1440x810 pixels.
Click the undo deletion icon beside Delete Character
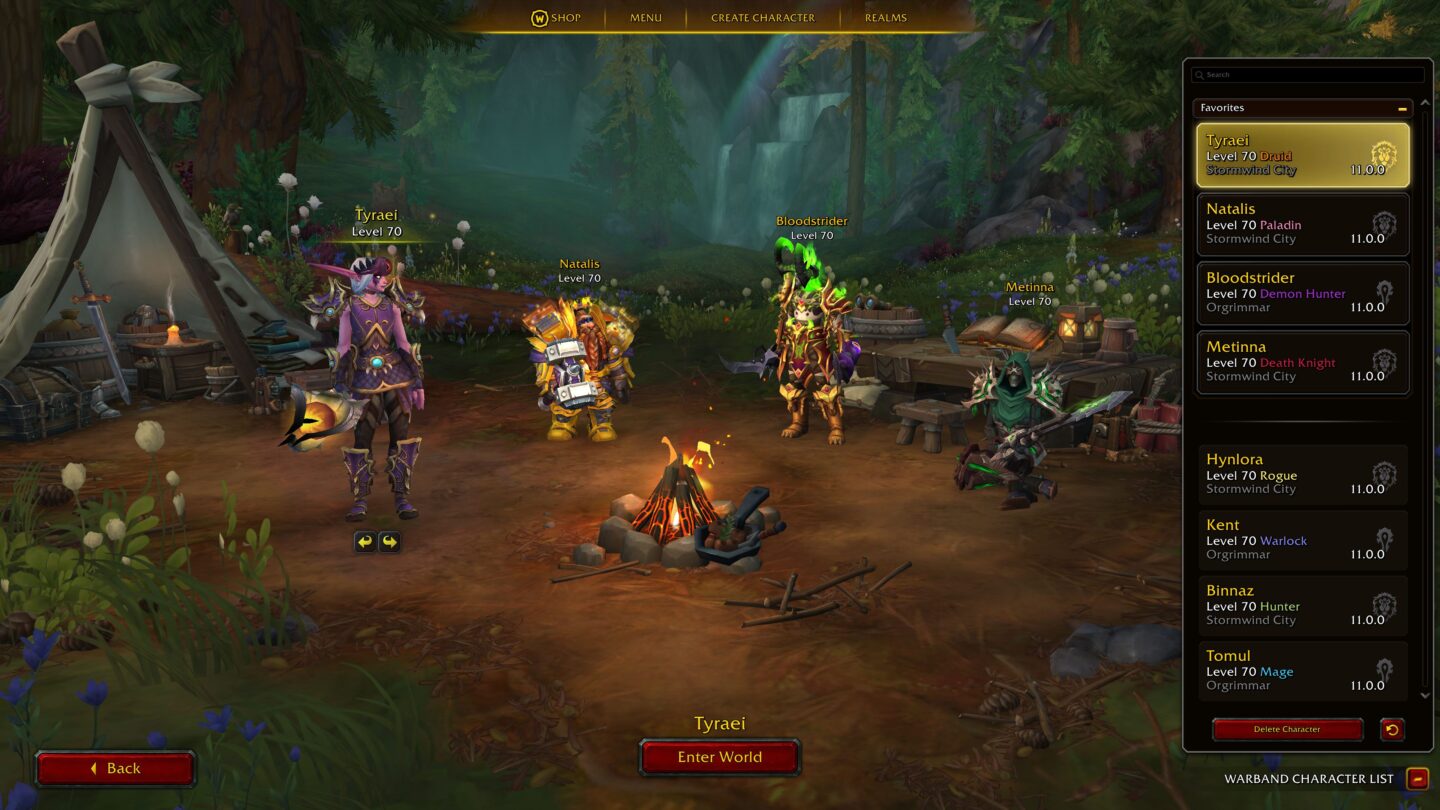(1395, 729)
